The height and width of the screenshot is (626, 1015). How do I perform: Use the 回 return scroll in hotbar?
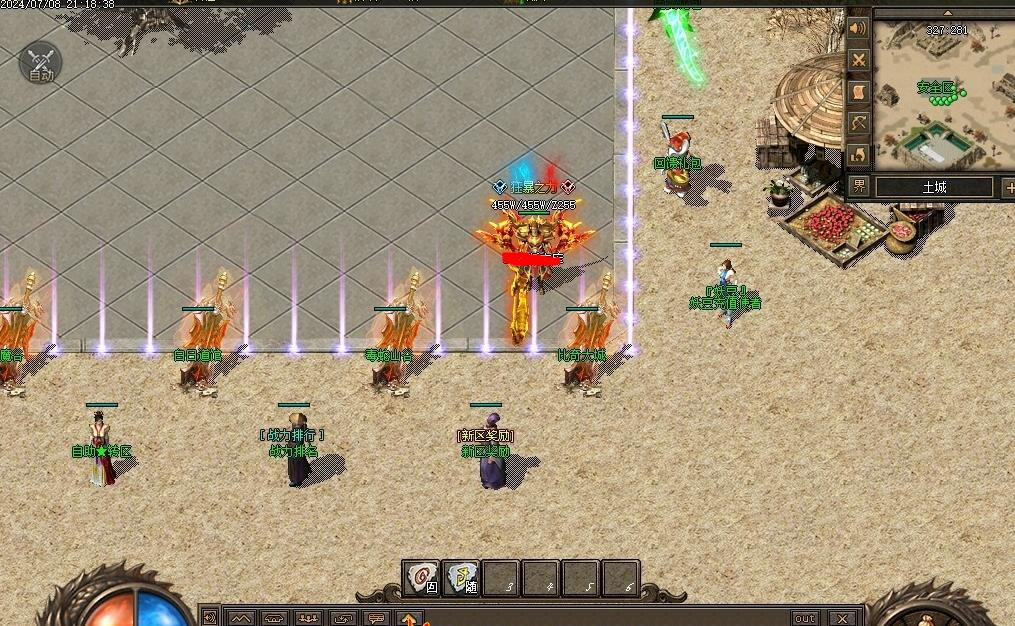pos(422,578)
